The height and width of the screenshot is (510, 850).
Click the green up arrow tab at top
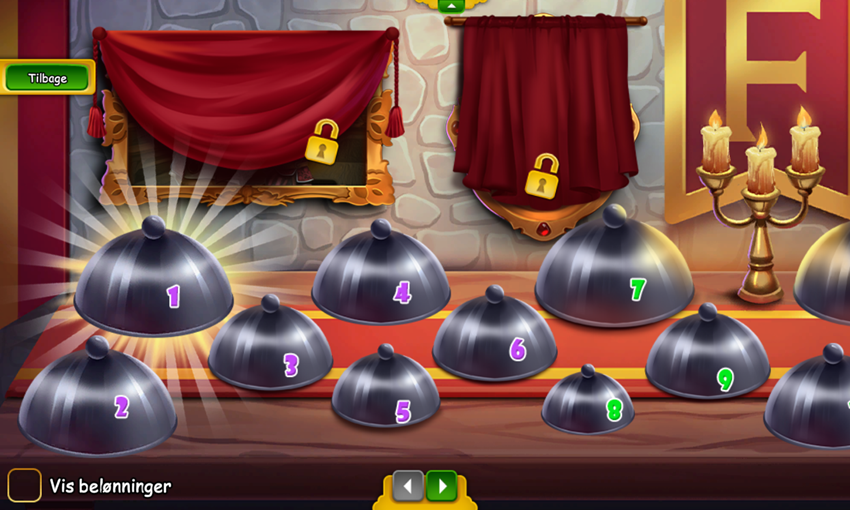(451, 5)
